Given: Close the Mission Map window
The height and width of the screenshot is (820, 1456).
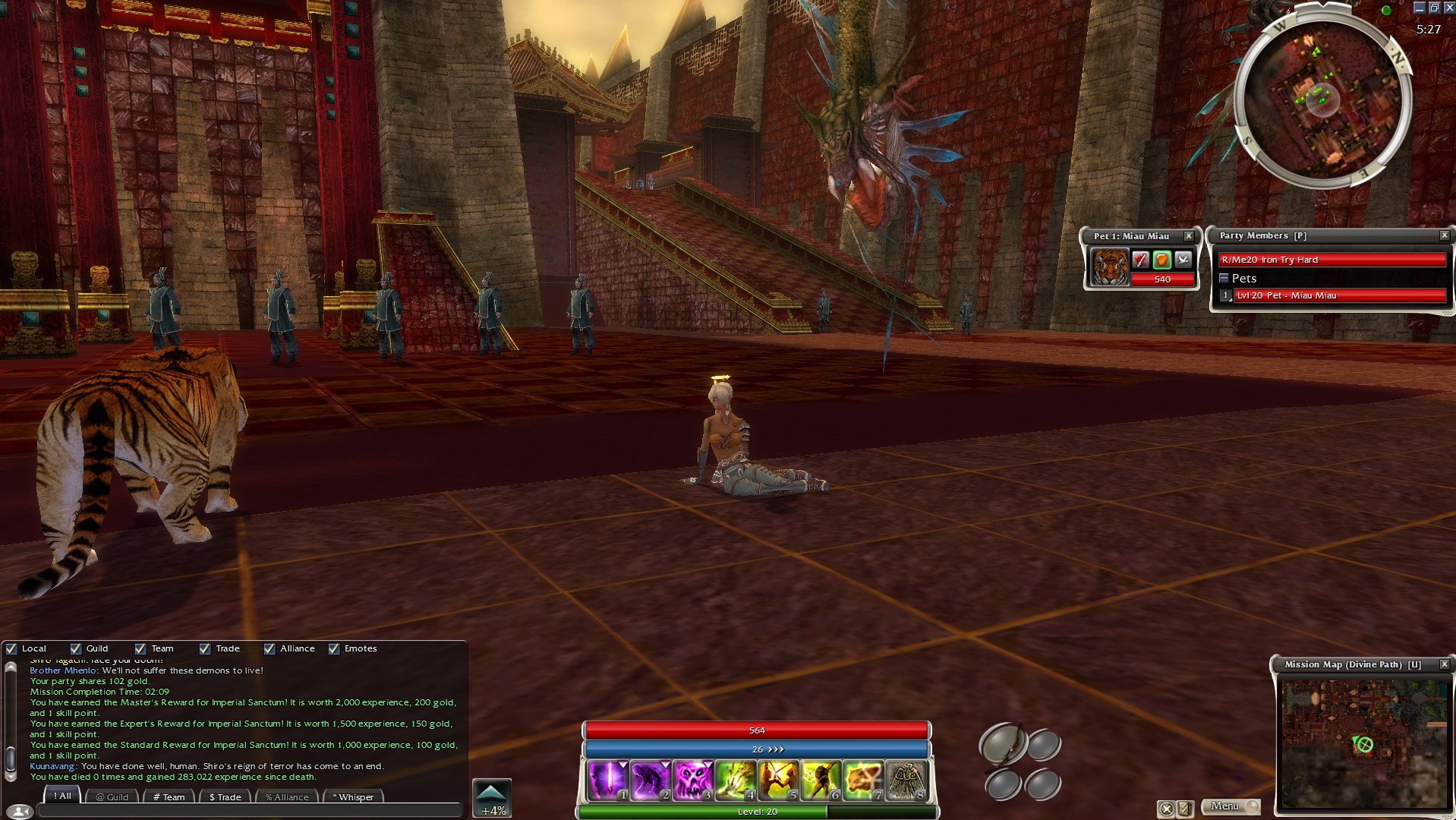Looking at the screenshot, I should pyautogui.click(x=1444, y=664).
